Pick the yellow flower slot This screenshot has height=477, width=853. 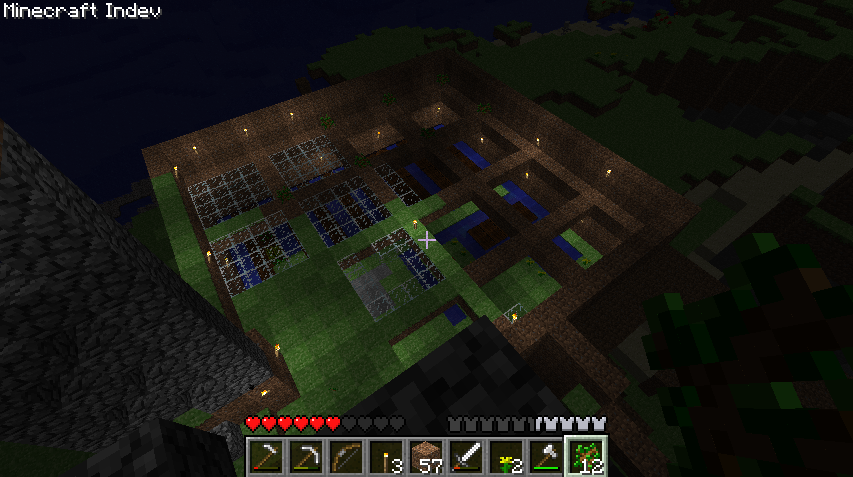506,457
